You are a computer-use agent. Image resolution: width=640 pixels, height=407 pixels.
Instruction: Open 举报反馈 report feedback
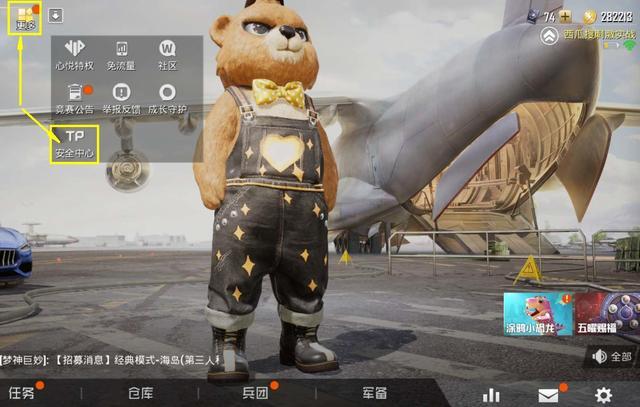point(122,98)
